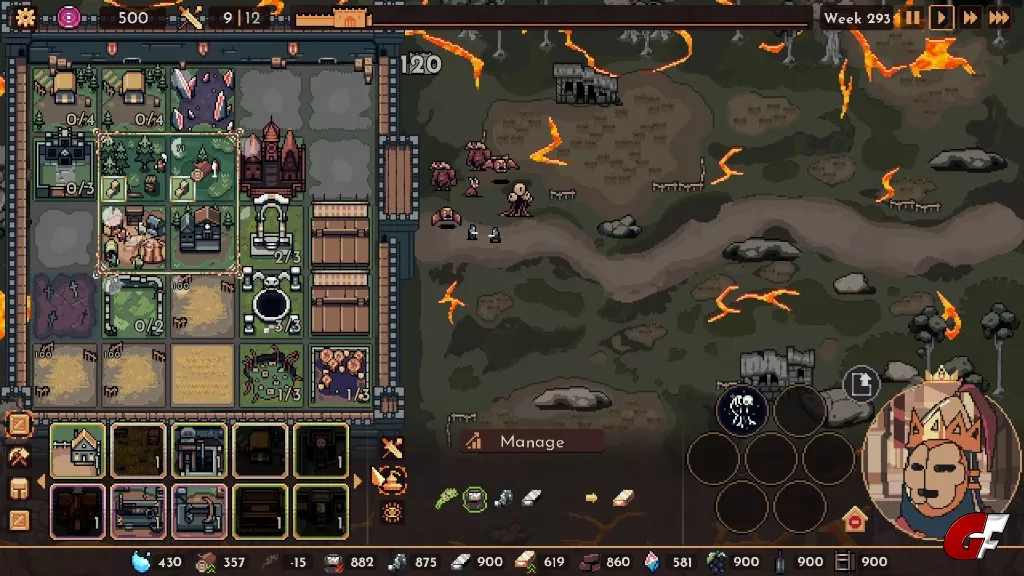Select the dark portal tile in grid
Image resolution: width=1024 pixels, height=576 pixels.
click(271, 304)
